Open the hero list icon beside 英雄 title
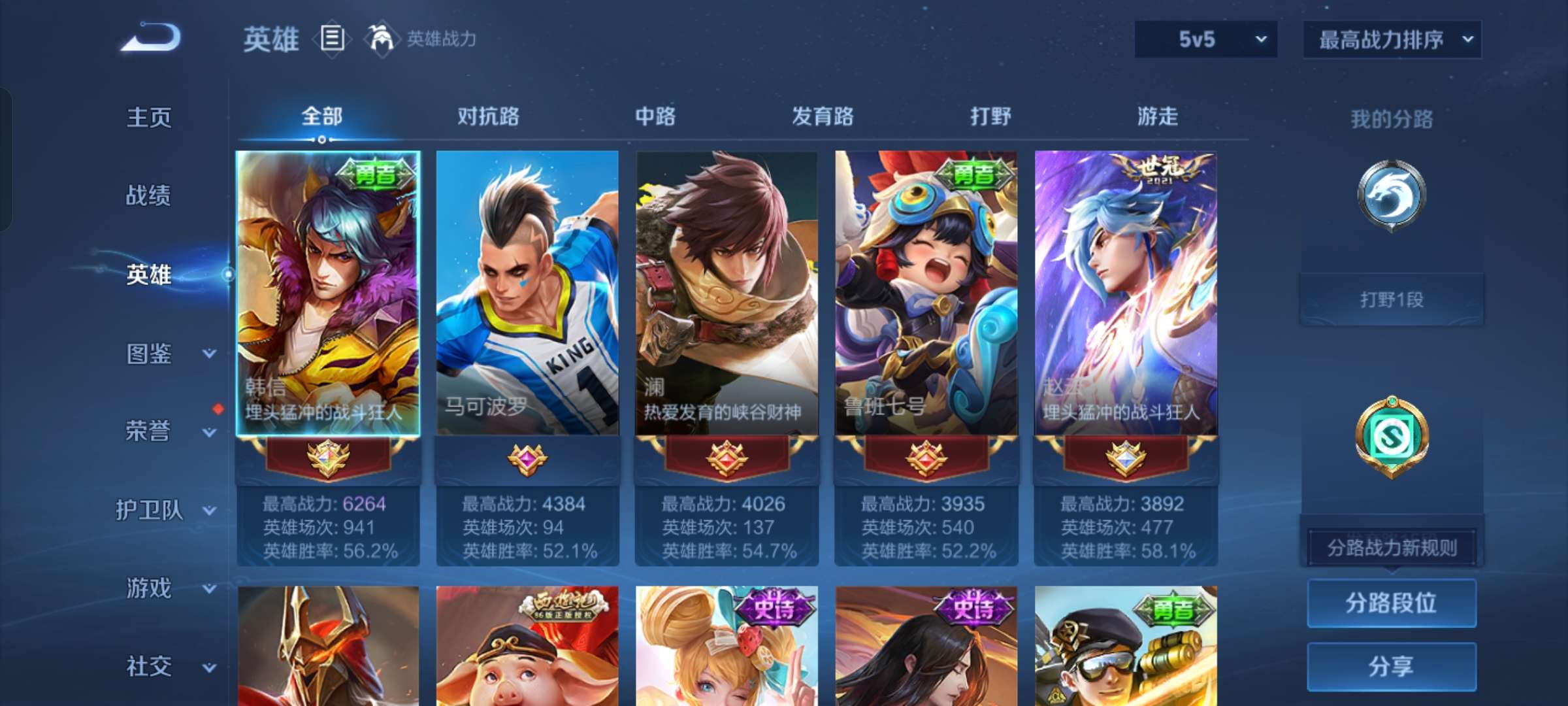 coord(331,39)
